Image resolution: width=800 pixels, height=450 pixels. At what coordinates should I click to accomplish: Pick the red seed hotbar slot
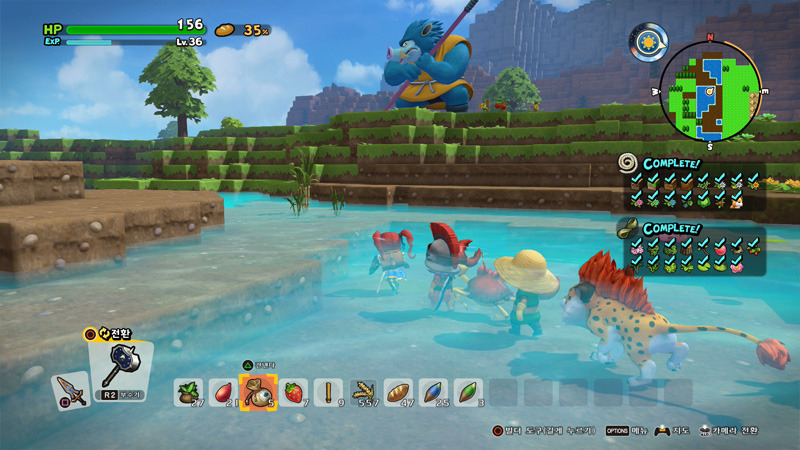pyautogui.click(x=223, y=392)
